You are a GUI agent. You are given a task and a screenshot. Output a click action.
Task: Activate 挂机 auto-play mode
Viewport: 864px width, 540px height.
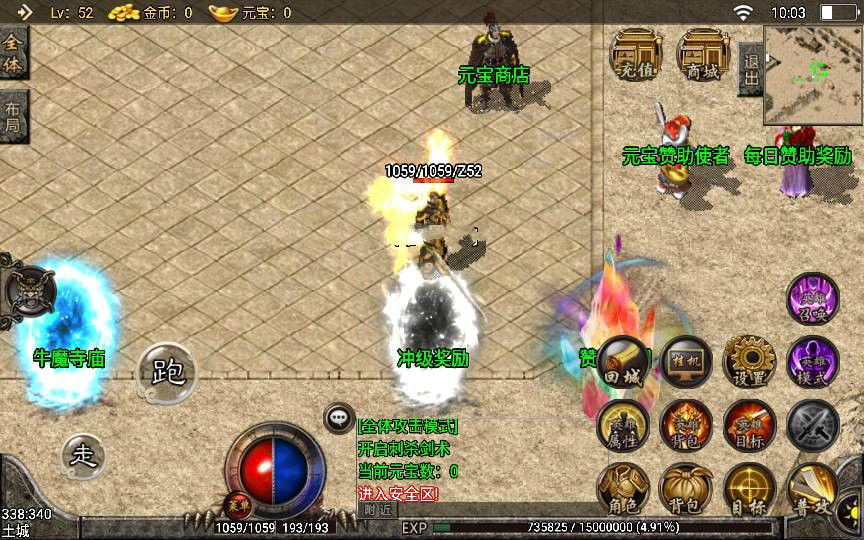[x=686, y=364]
